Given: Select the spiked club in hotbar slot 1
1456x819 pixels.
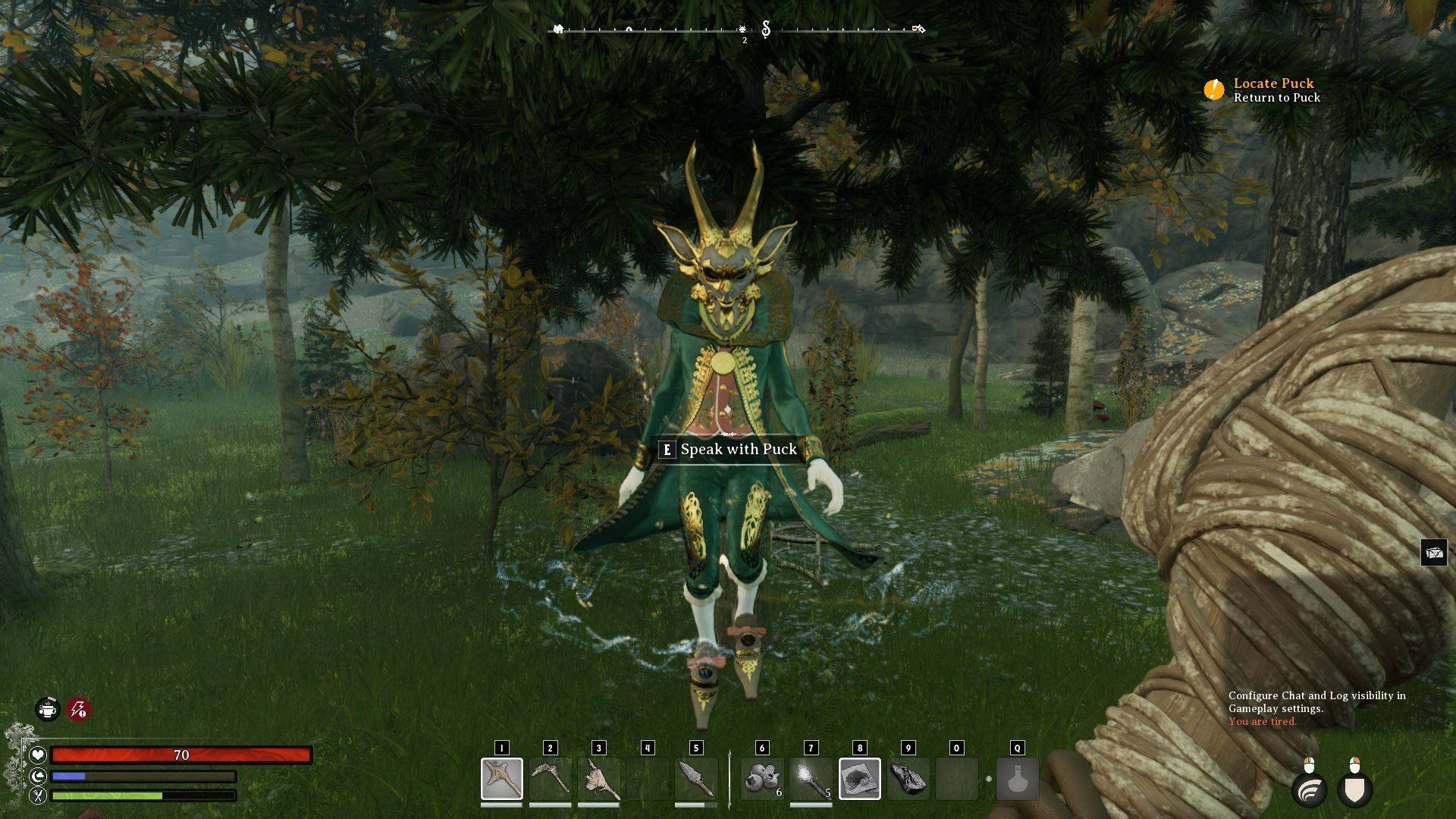Looking at the screenshot, I should [501, 778].
